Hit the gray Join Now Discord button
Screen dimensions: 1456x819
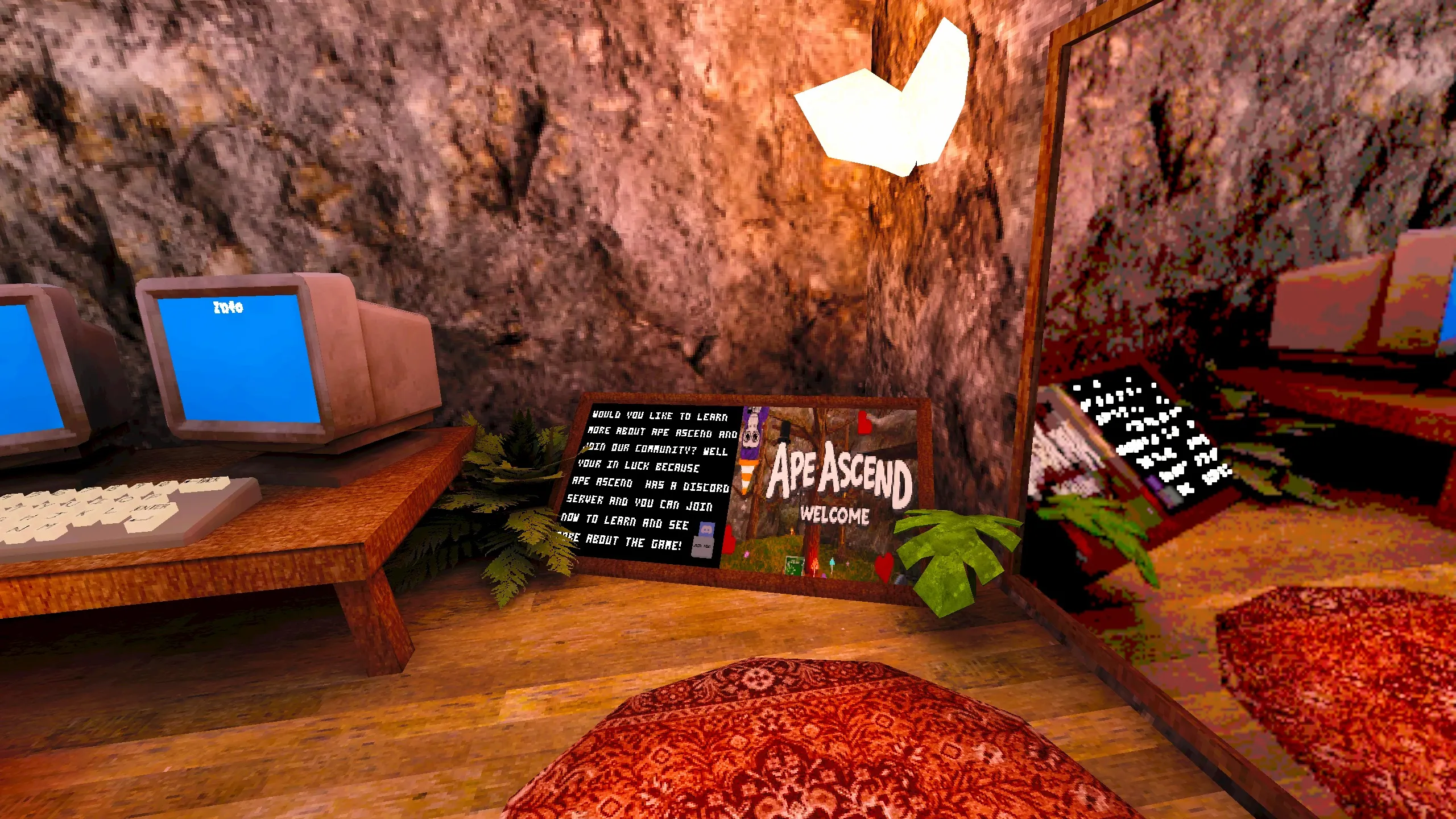point(702,547)
